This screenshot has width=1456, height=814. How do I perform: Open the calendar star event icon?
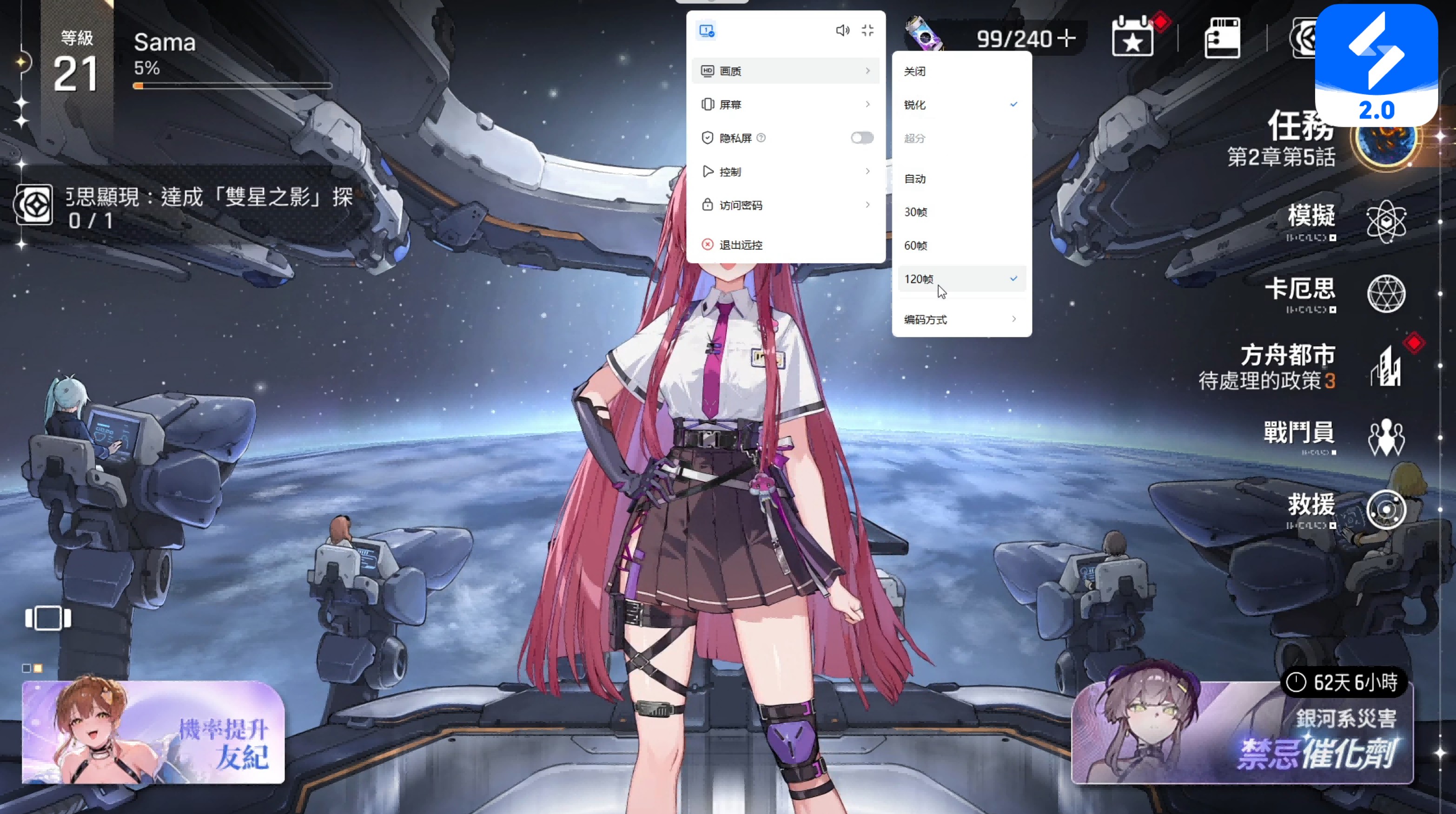tap(1132, 37)
